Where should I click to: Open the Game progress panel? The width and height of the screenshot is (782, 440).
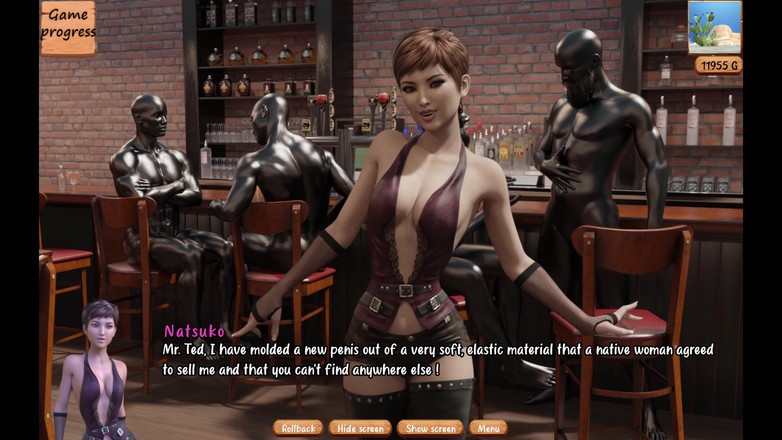[68, 27]
